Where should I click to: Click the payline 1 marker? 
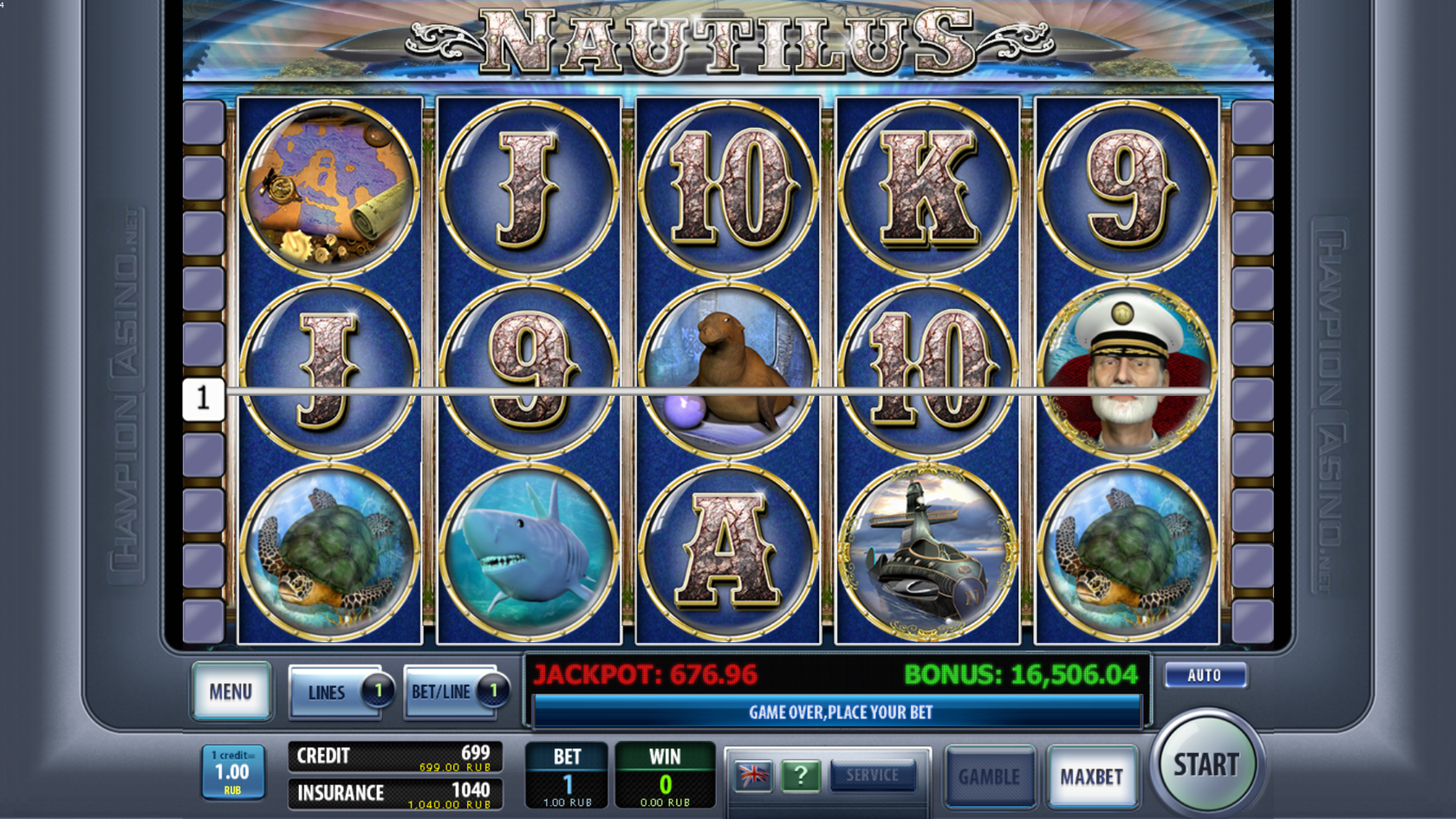click(203, 399)
